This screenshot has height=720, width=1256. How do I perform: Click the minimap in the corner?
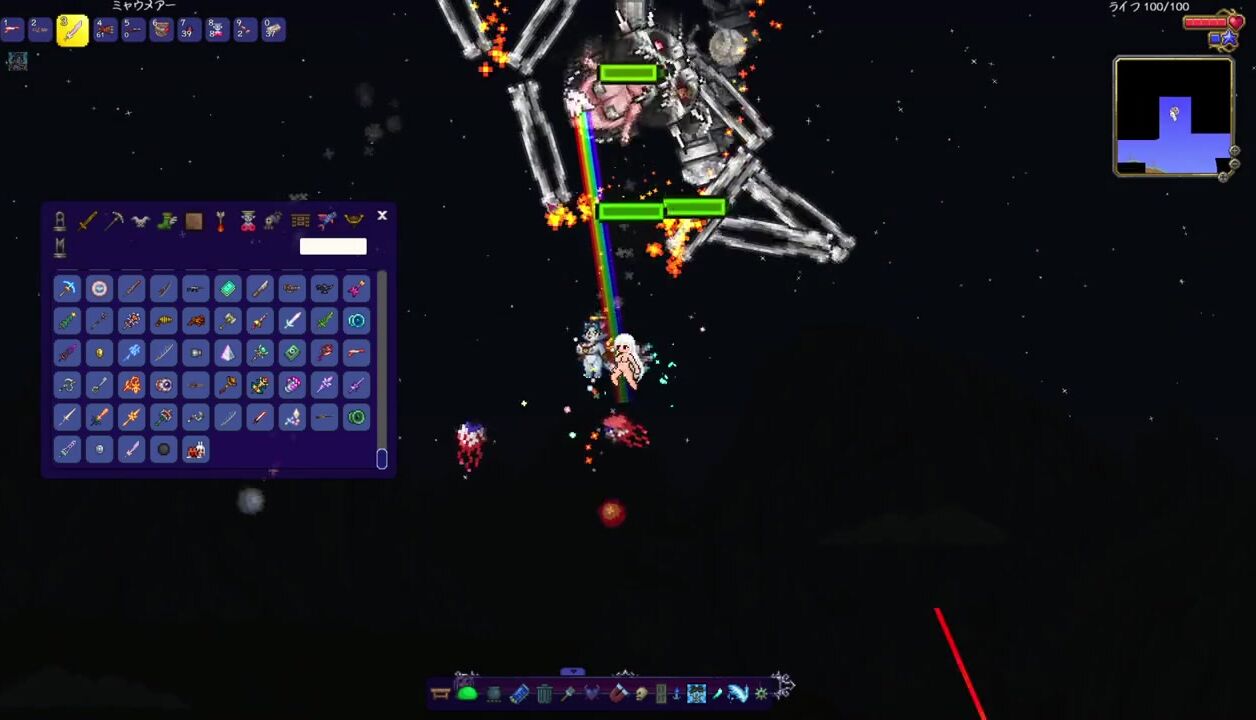click(x=1173, y=117)
